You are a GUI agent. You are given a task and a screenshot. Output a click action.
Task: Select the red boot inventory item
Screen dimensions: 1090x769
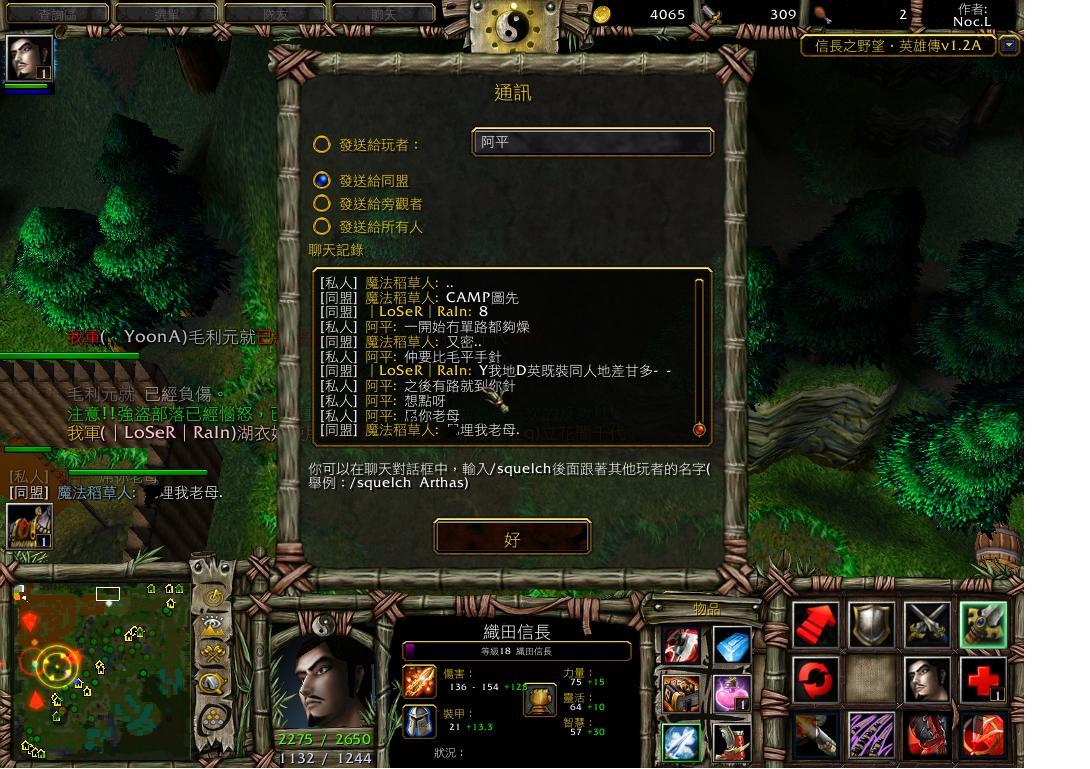click(732, 741)
